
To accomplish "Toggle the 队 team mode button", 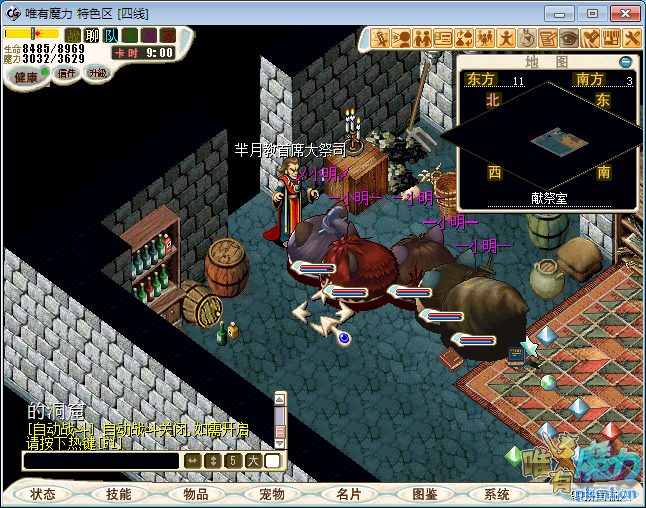I will (x=111, y=36).
